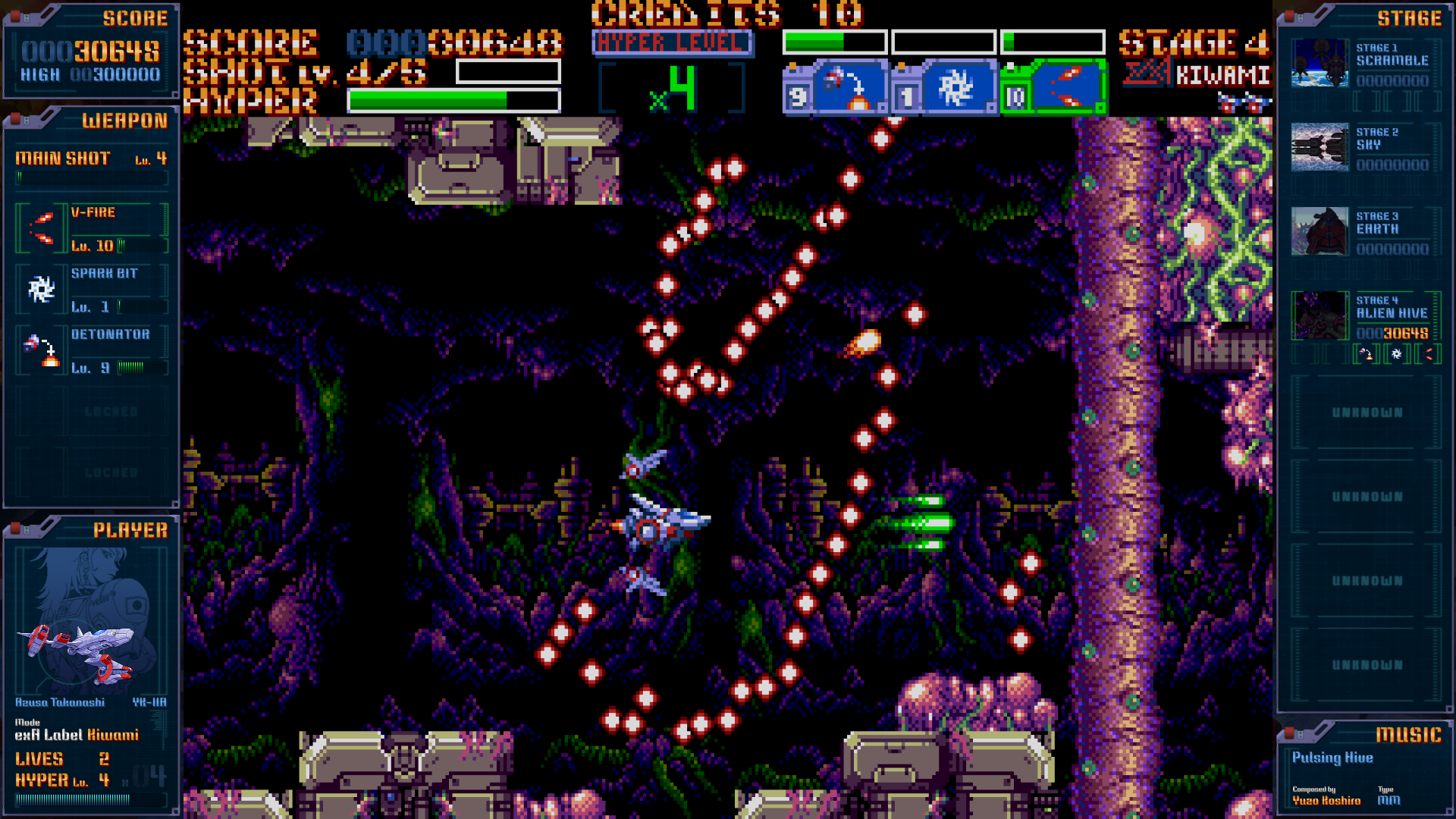Activate the V-Fire weapon slot in top bar
Viewport: 1456px width, 819px height.
pos(1066,88)
